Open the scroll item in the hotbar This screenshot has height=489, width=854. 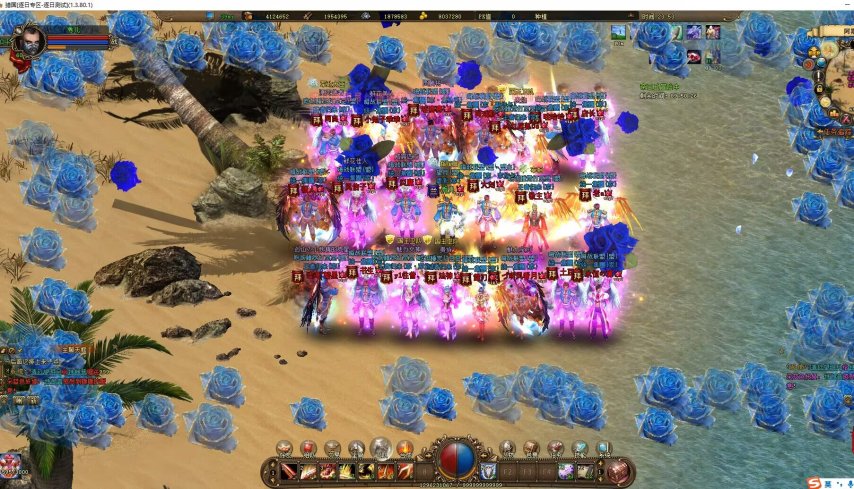(586, 471)
